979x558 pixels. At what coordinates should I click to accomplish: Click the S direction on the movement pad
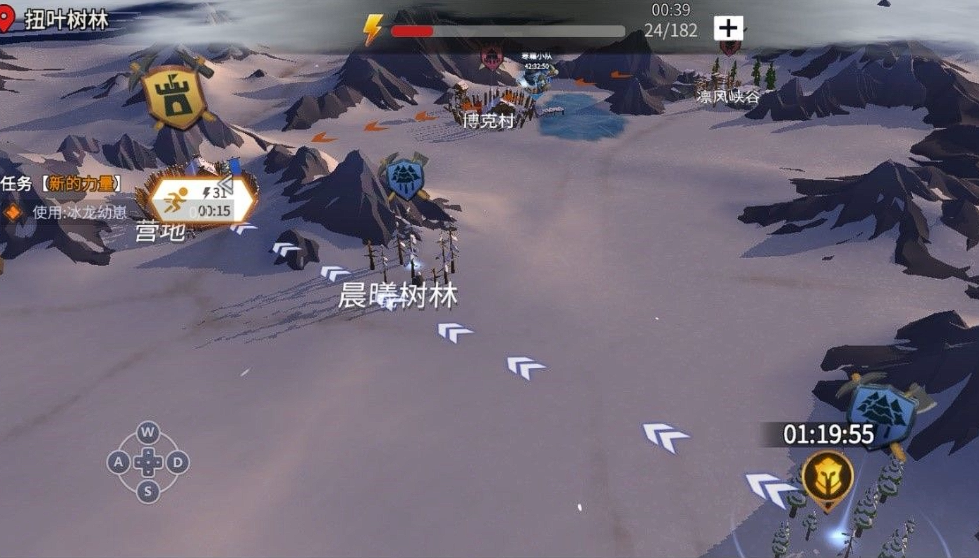(x=148, y=490)
